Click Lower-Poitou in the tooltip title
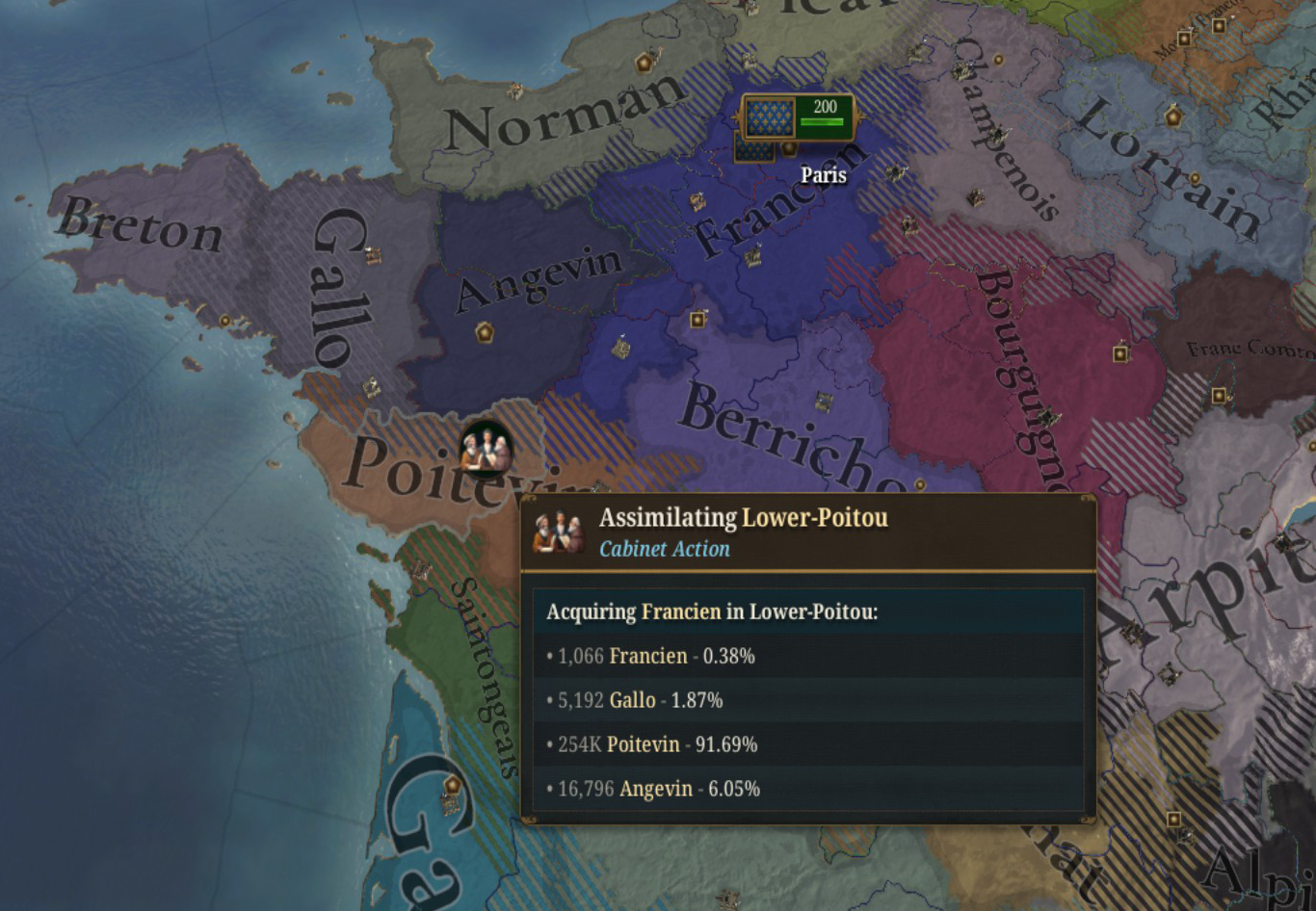The image size is (1316, 911). tap(815, 517)
